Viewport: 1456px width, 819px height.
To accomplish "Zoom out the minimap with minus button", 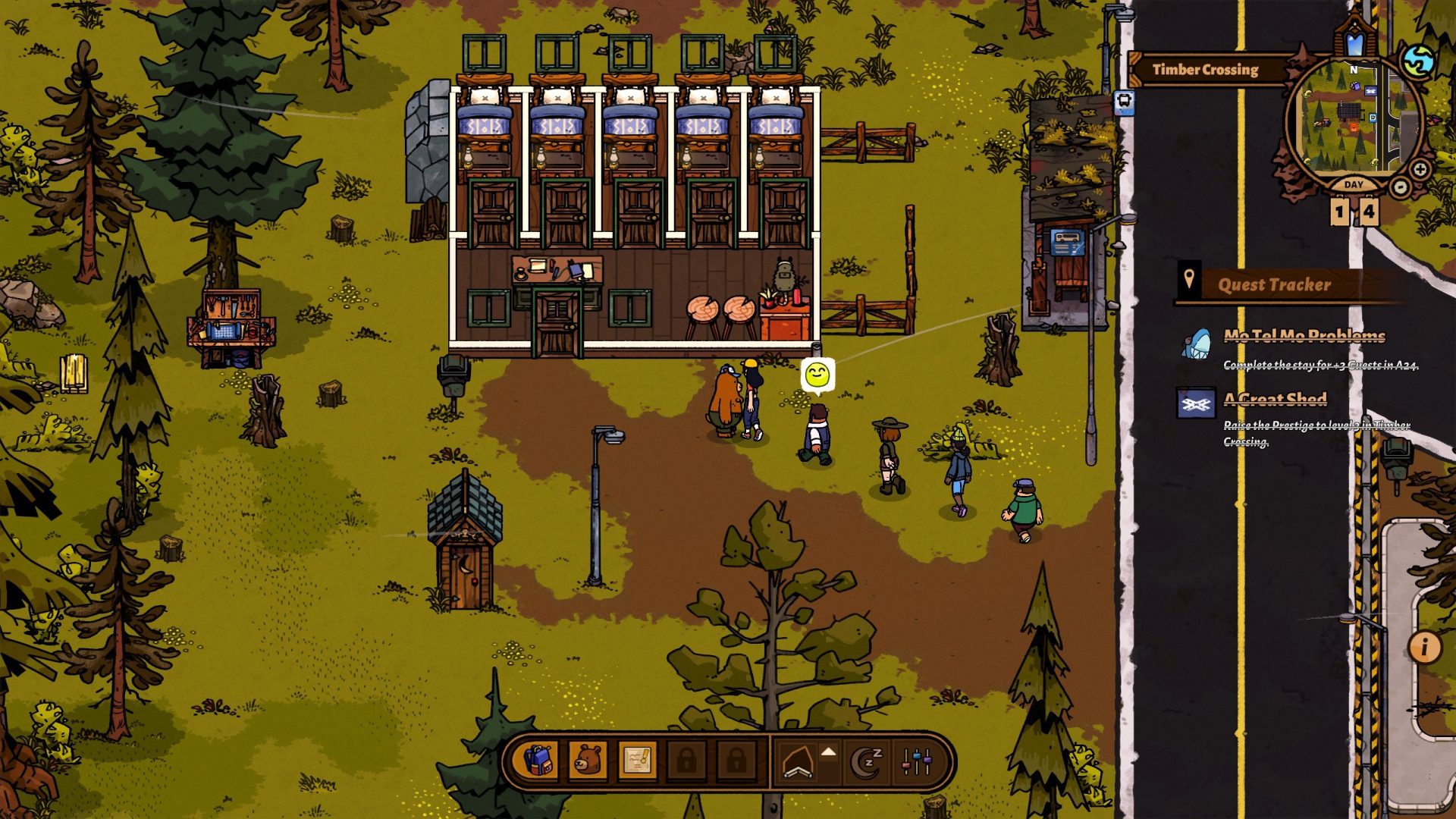I will pos(1400,187).
